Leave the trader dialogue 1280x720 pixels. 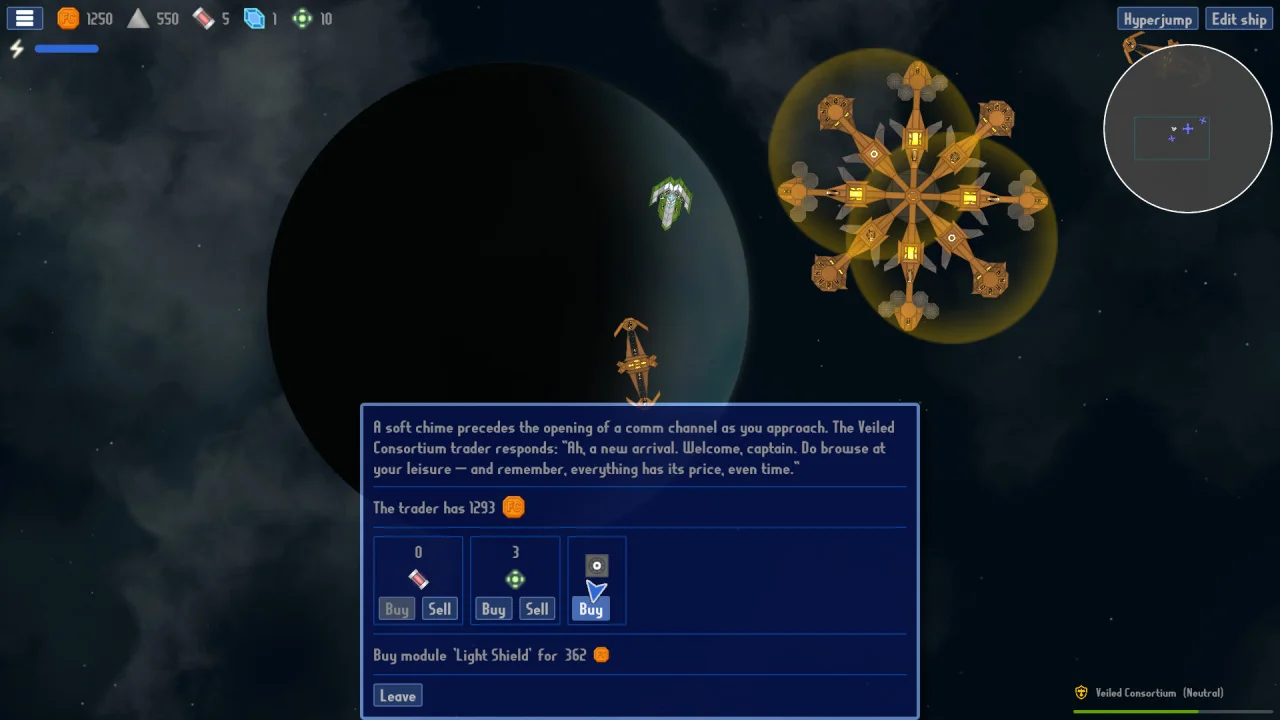pyautogui.click(x=397, y=696)
